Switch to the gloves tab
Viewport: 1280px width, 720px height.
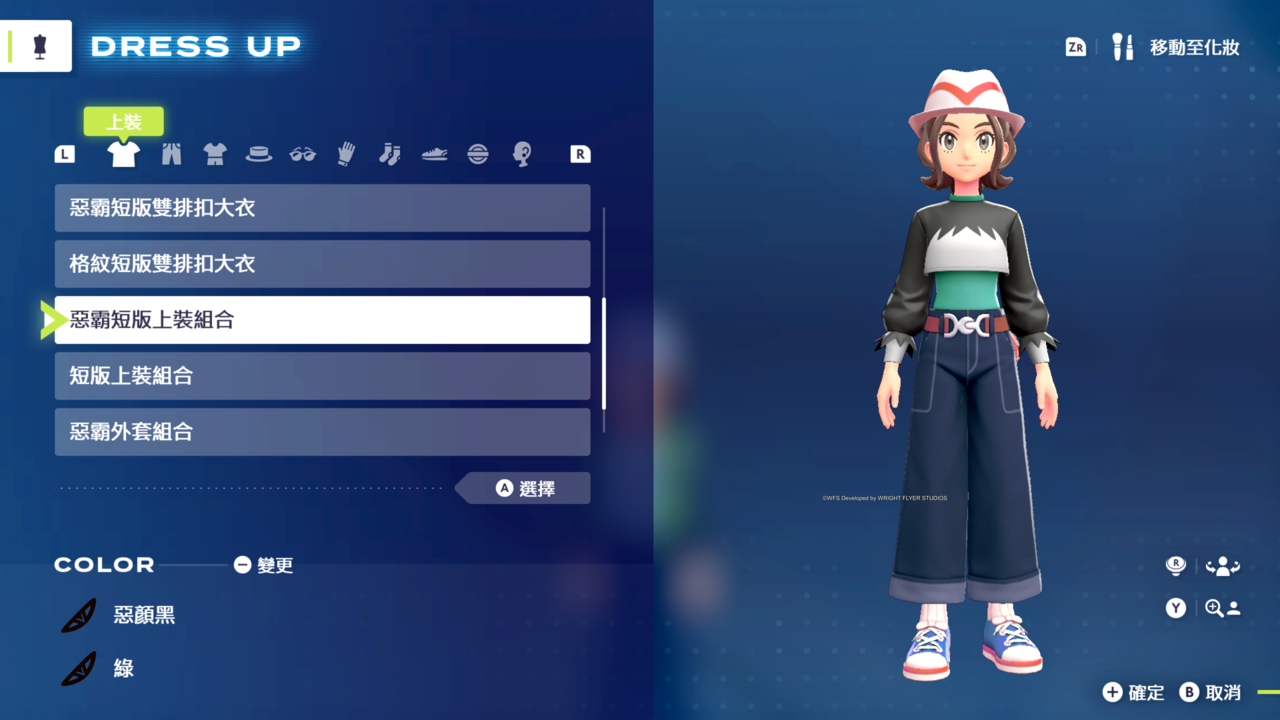346,154
